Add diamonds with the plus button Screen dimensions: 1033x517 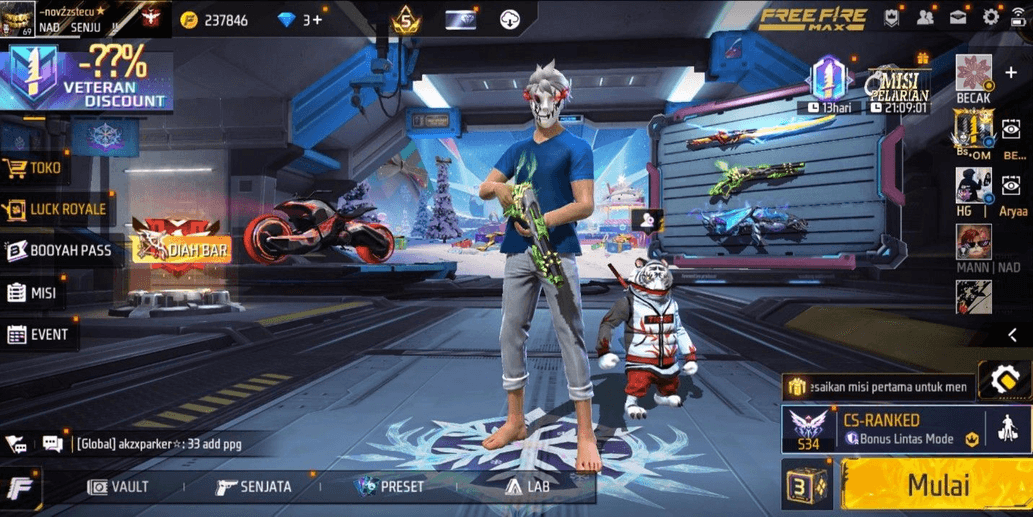(317, 20)
